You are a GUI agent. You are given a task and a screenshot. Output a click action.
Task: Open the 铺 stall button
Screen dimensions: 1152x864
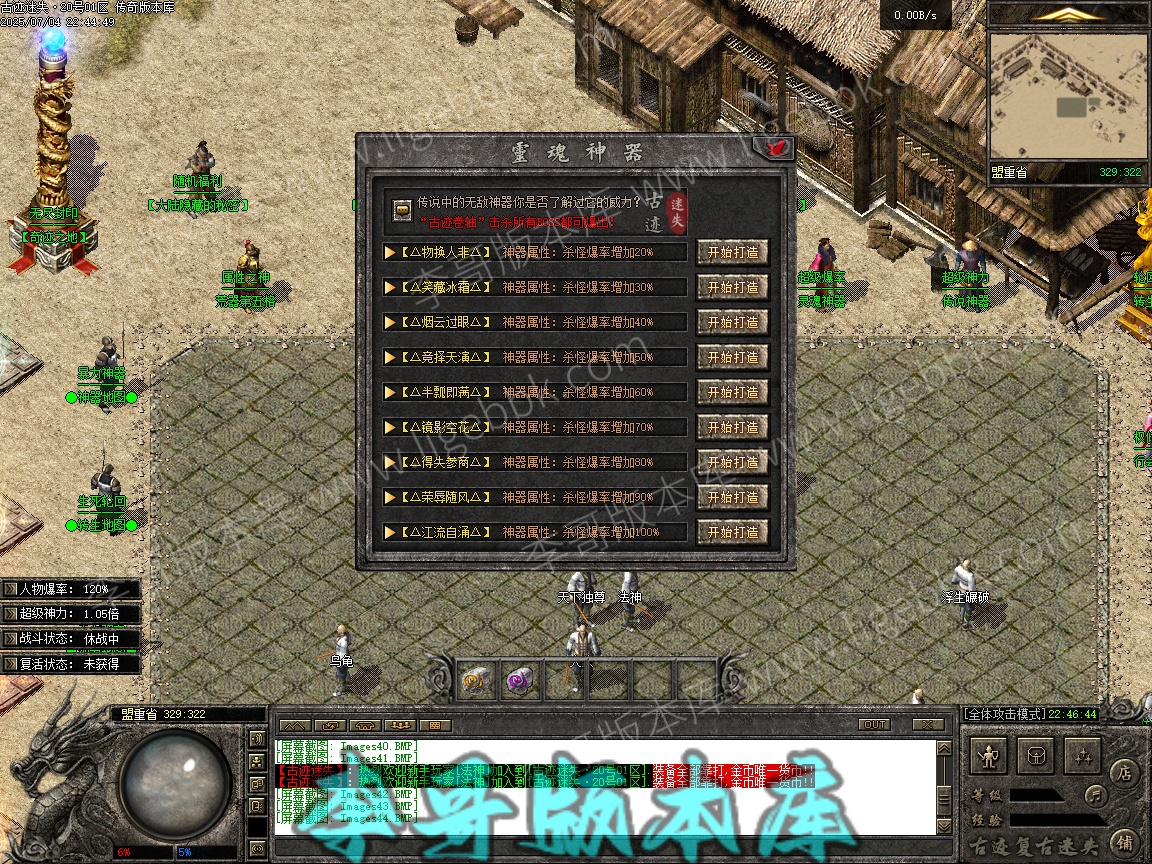(x=1124, y=842)
